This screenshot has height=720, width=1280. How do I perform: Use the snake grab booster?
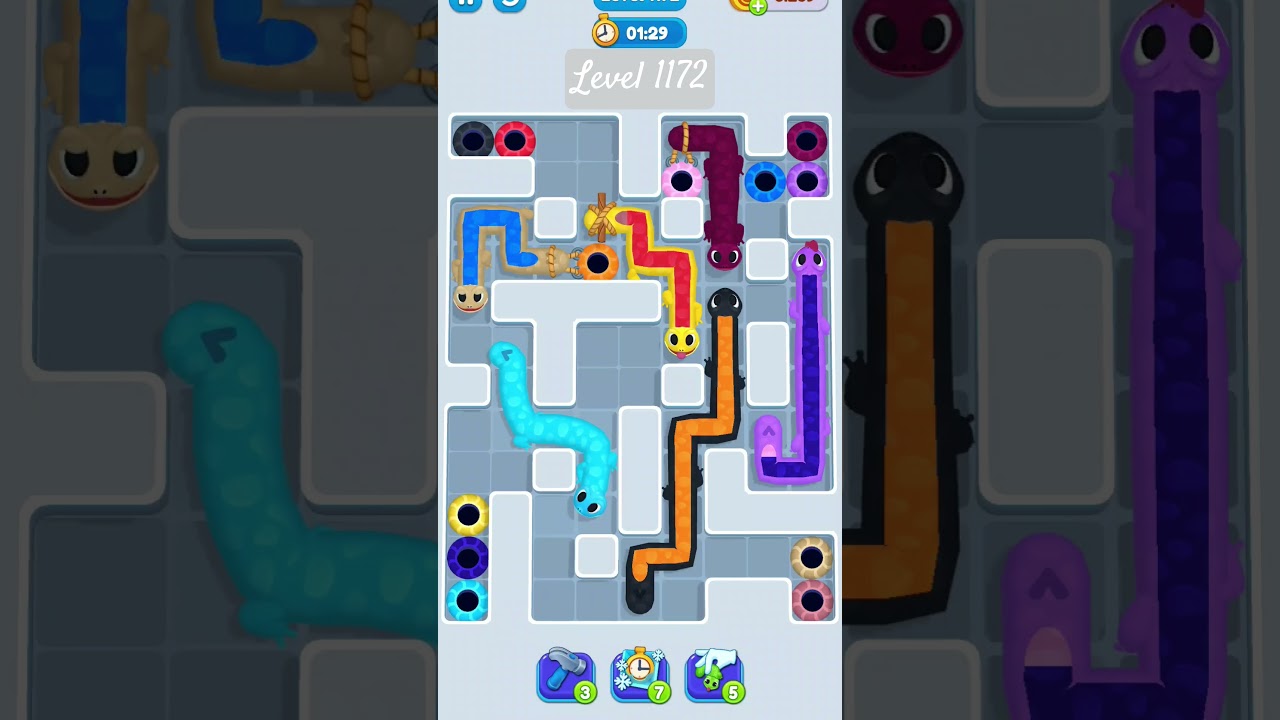pyautogui.click(x=713, y=674)
